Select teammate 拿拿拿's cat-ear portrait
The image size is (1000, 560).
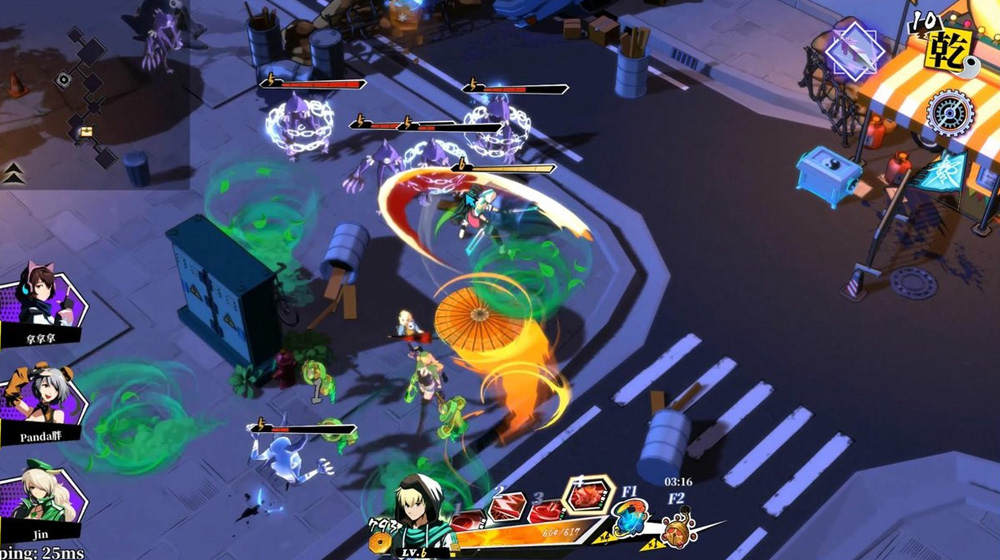click(x=44, y=300)
